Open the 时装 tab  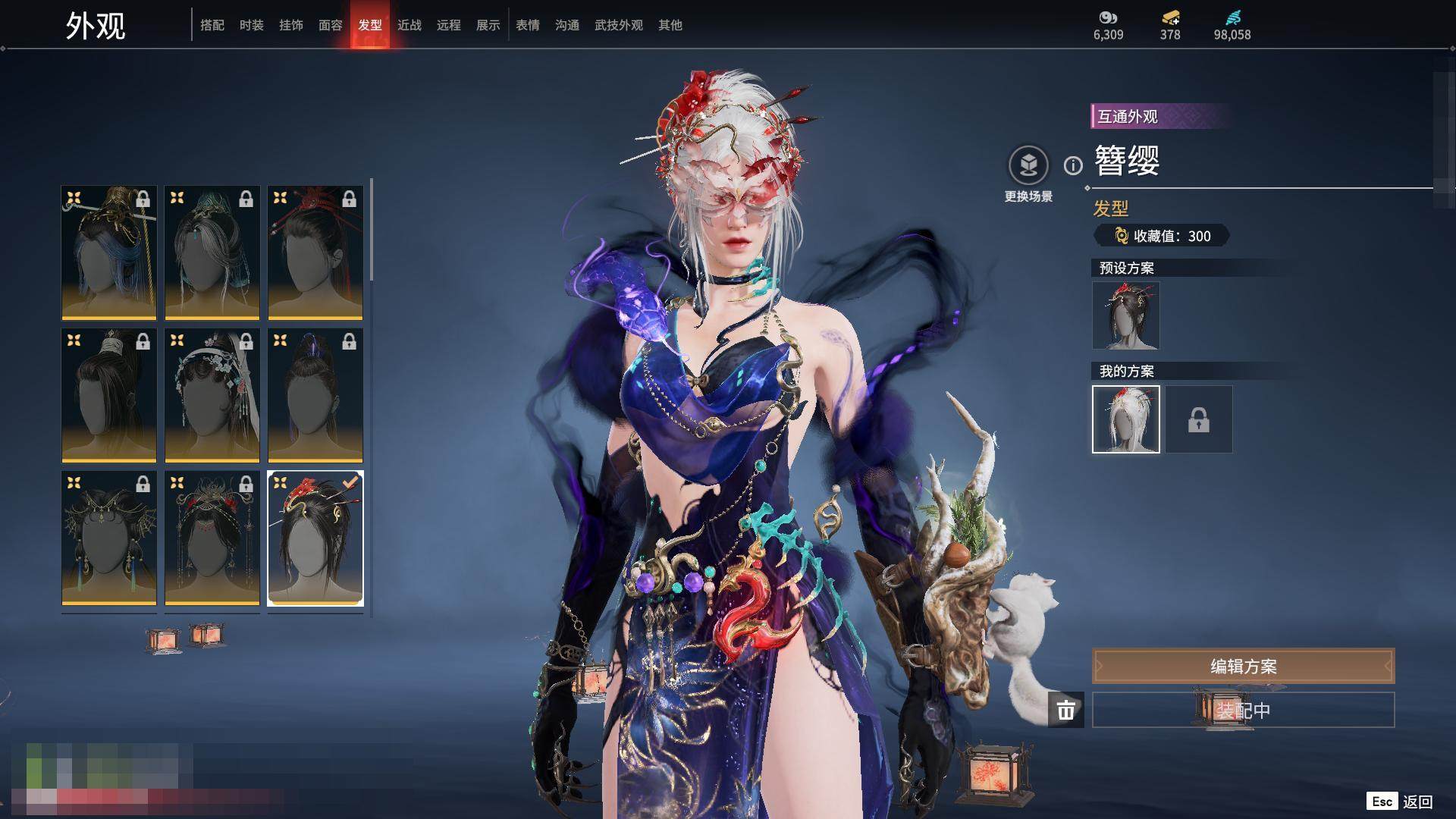coord(252,25)
